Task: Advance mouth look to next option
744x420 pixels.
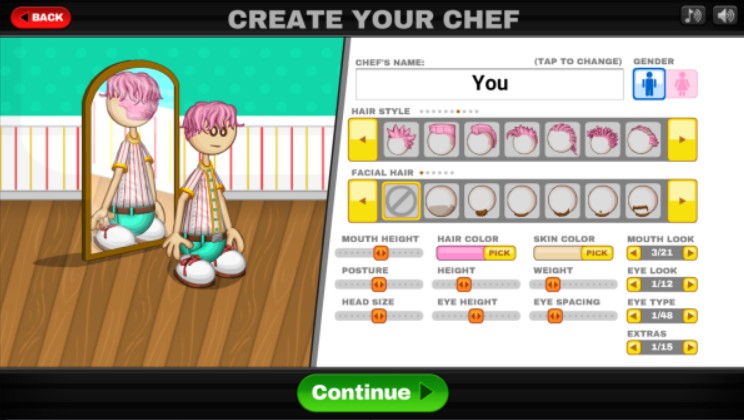Action: click(x=690, y=254)
